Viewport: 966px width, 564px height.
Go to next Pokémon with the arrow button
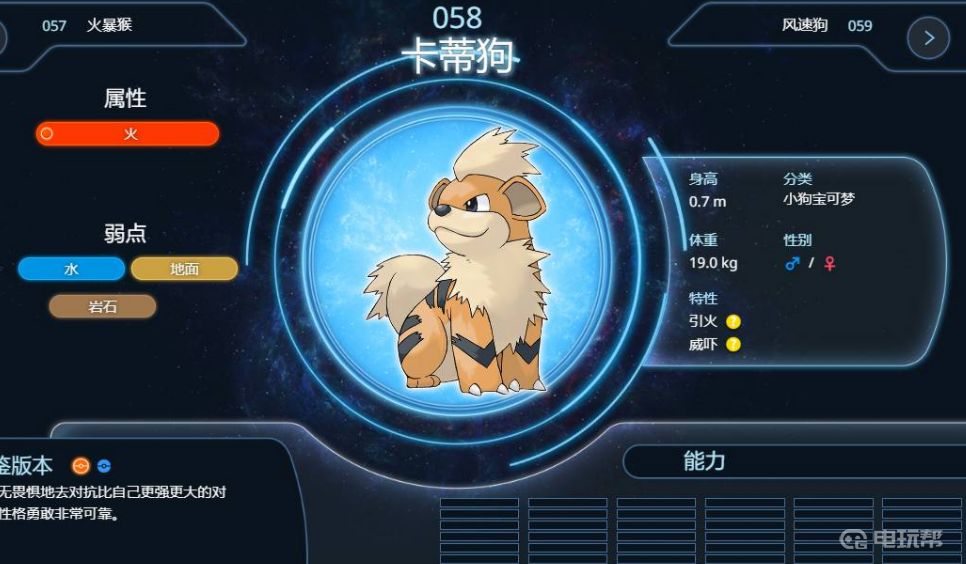click(928, 38)
